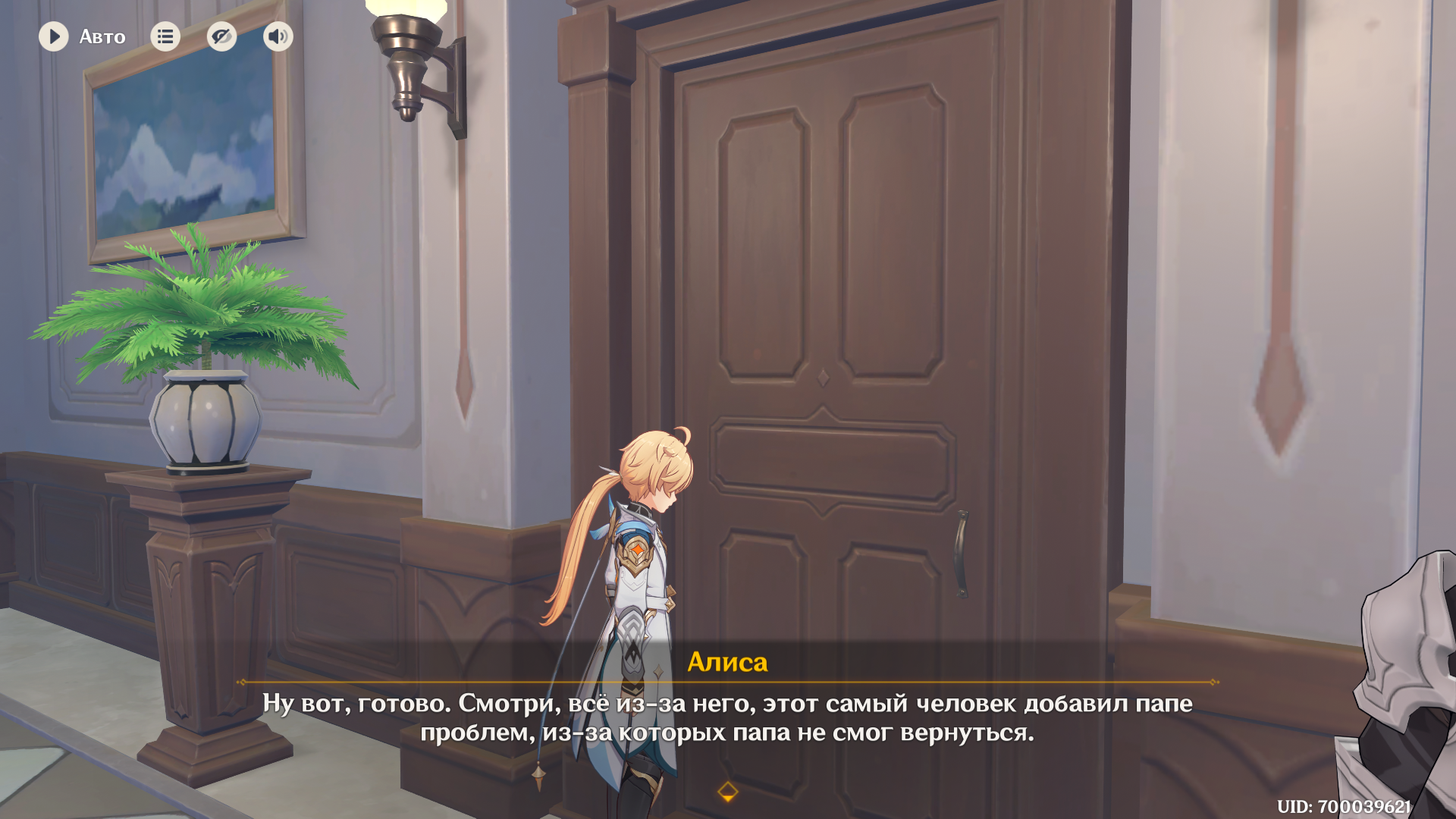This screenshot has width=1456, height=819.
Task: Hide the dialogue interface with the eye icon
Action: 221,36
